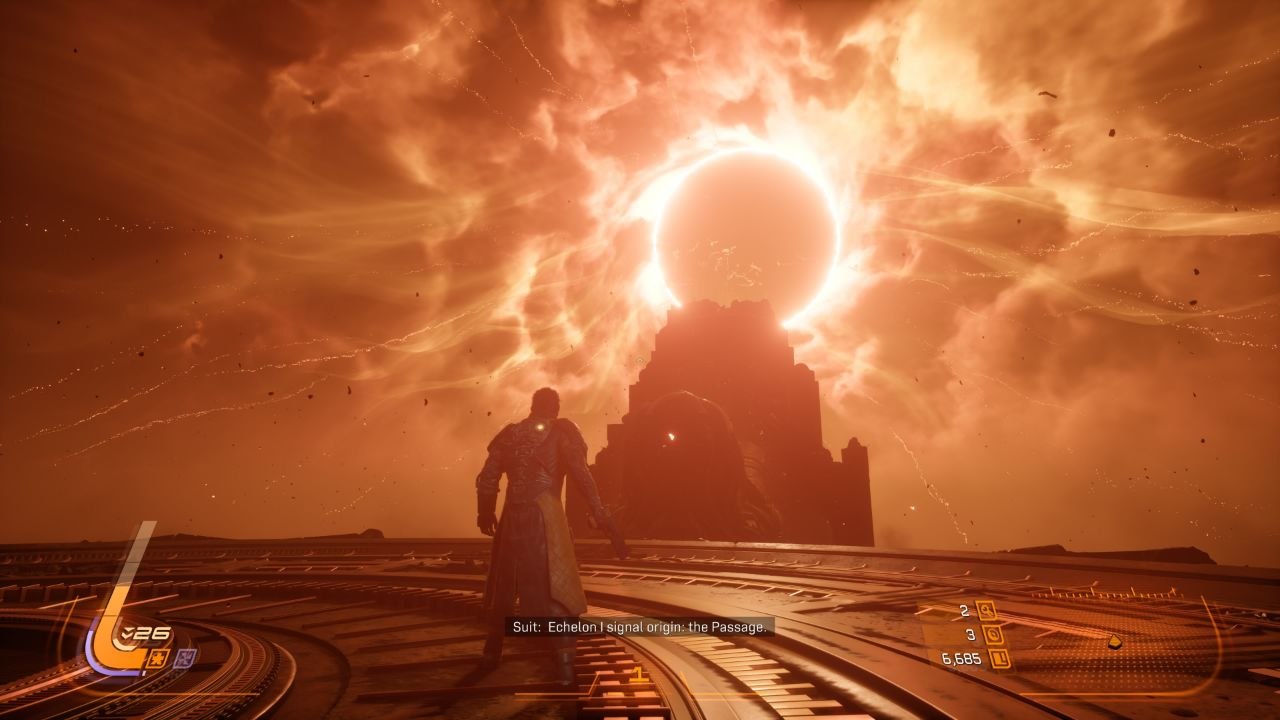Click the orange star-shaped status icon
The height and width of the screenshot is (720, 1280).
158,657
